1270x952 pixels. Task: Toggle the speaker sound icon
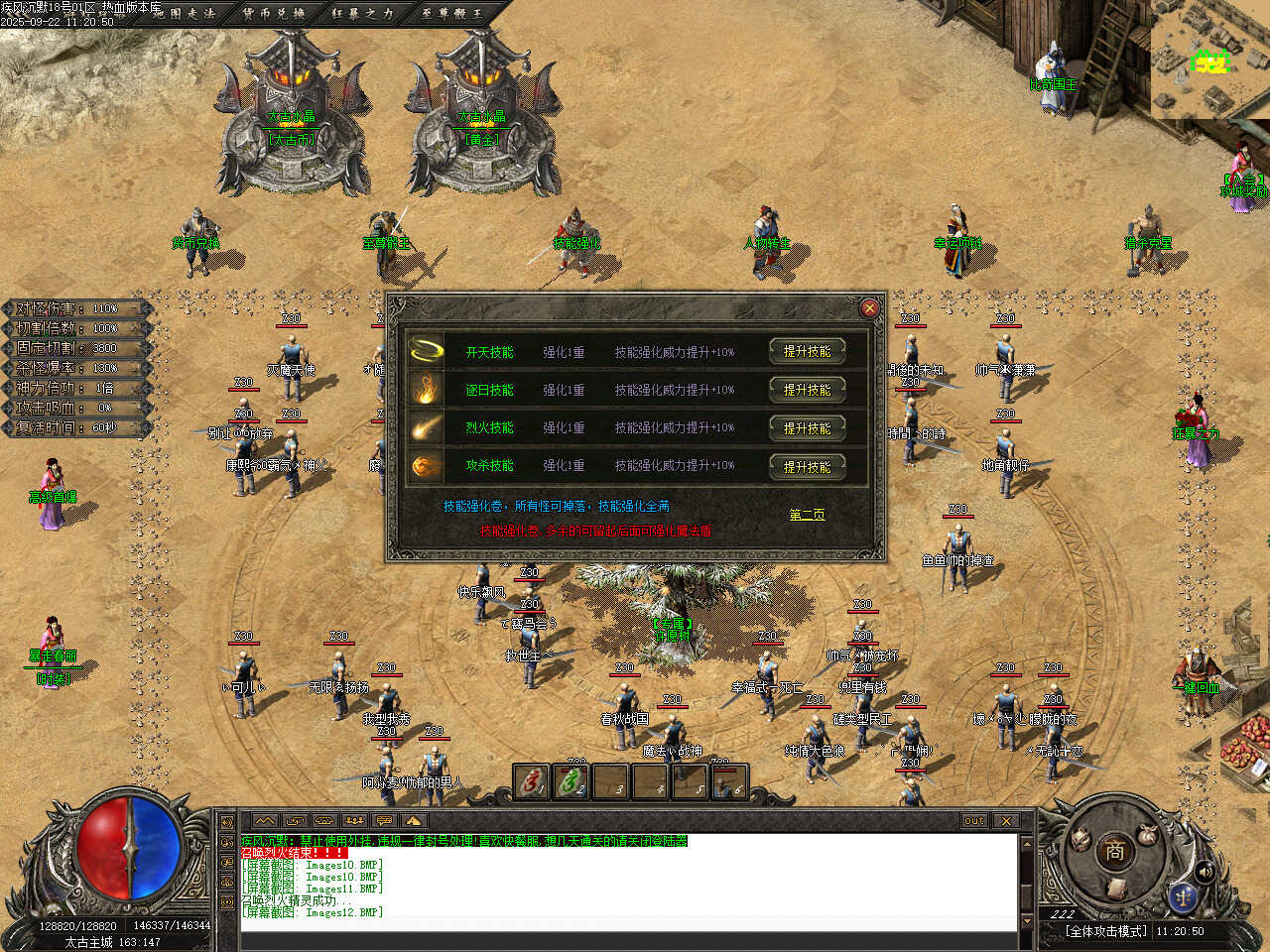[x=1206, y=872]
